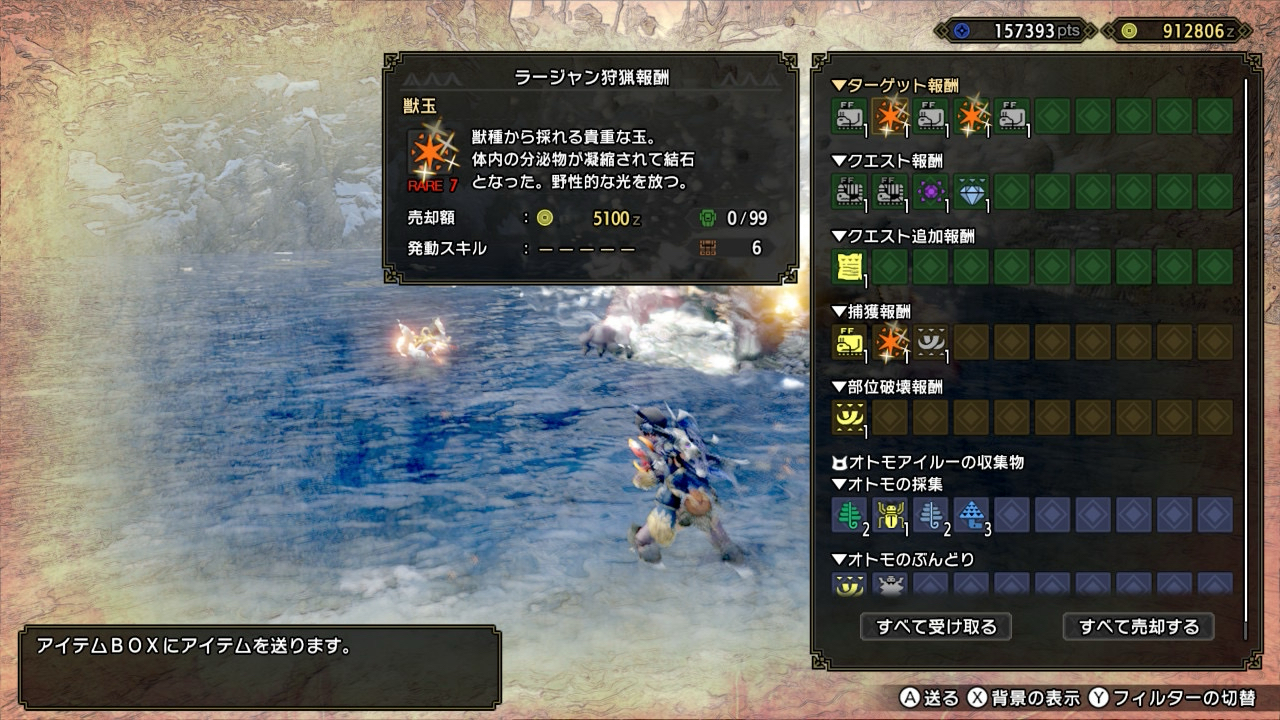Select the blue mushroom item
Viewport: 1280px width, 720px height.
(x=971, y=514)
